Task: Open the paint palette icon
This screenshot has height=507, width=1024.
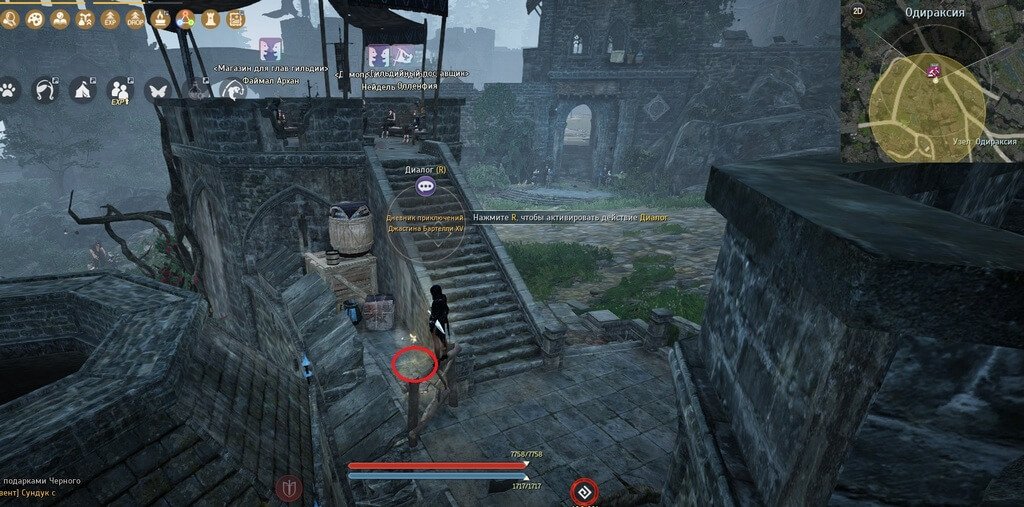Action: pos(34,19)
